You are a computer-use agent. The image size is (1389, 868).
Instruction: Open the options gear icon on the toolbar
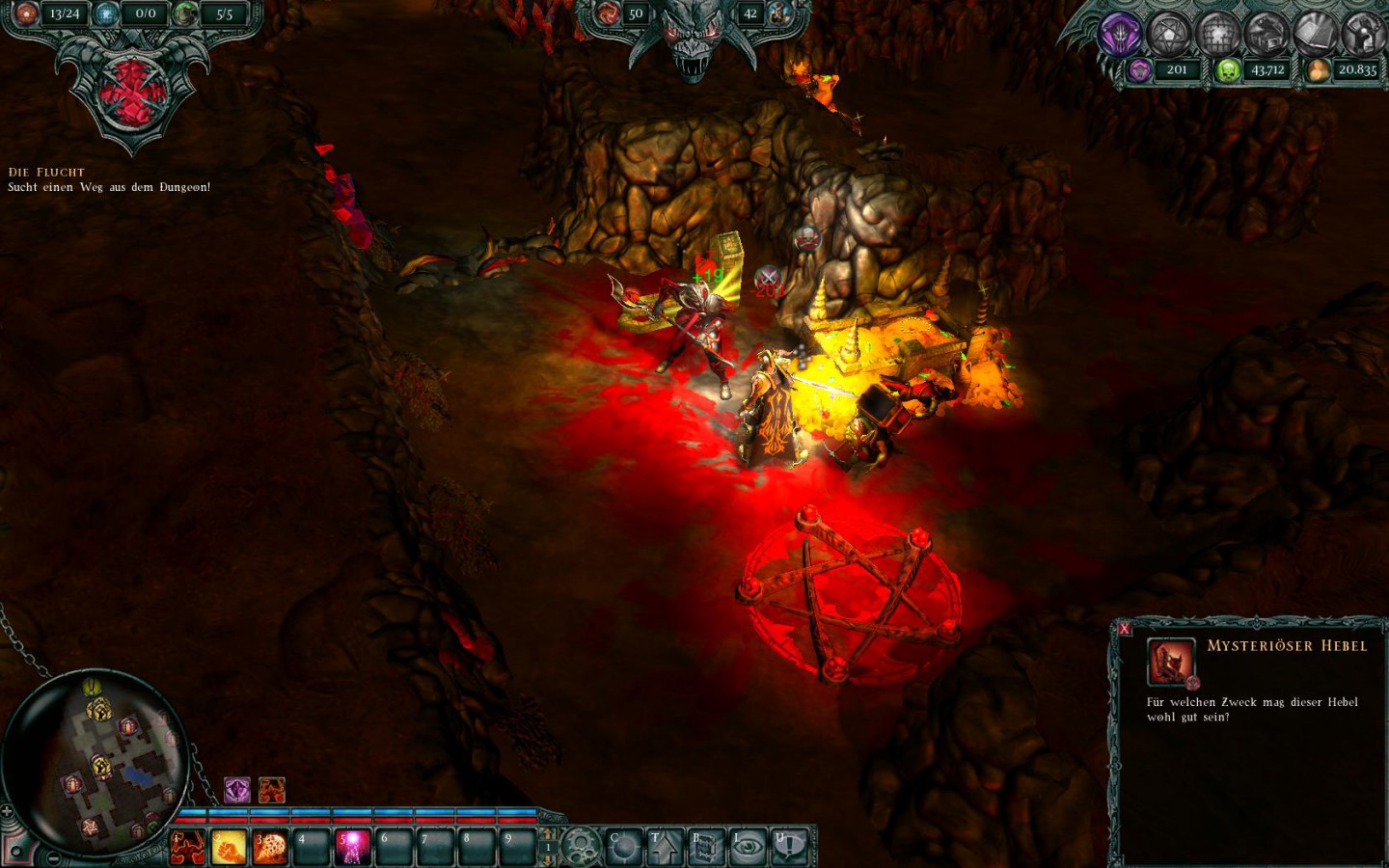pos(580,843)
